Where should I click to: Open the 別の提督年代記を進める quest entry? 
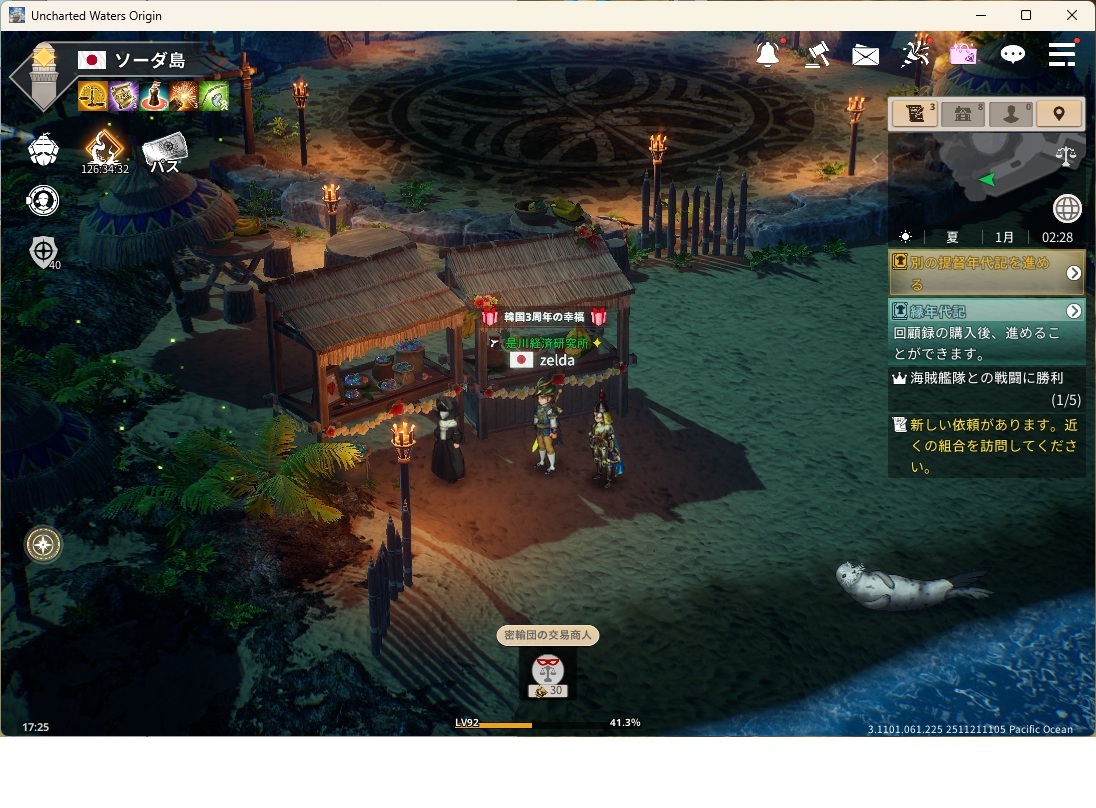985,273
